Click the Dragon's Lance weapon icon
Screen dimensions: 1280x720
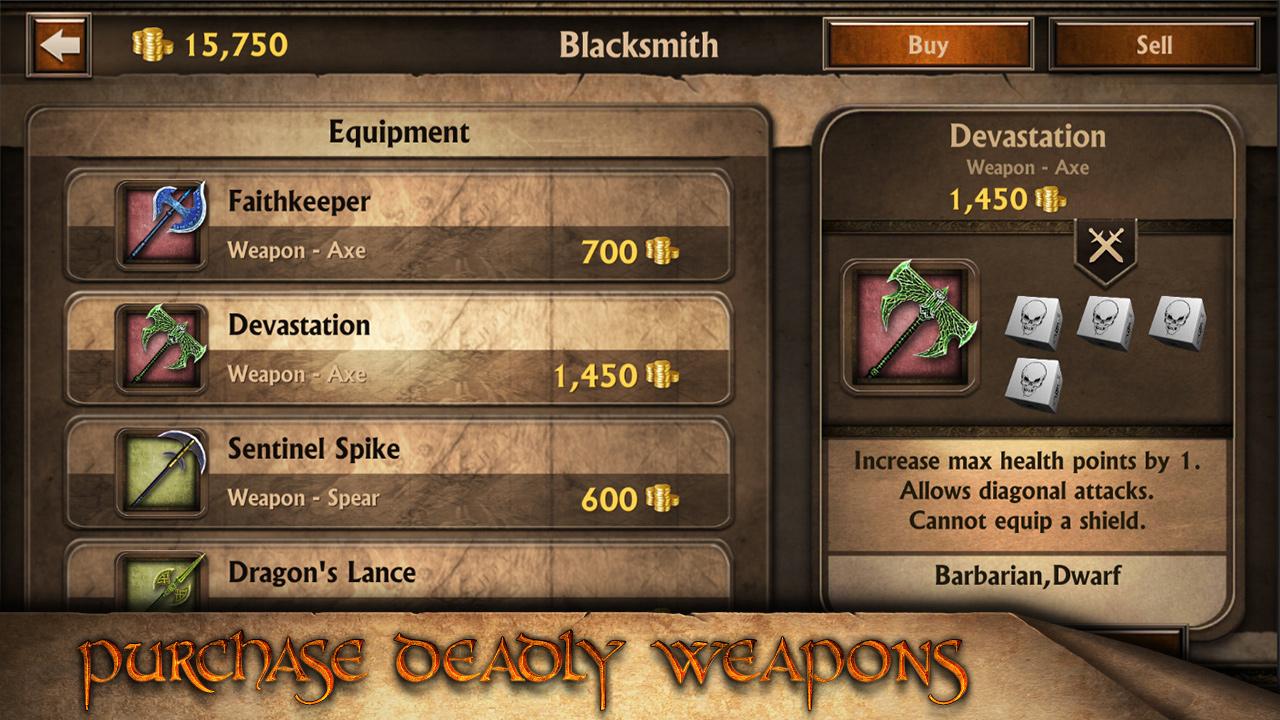coord(160,585)
